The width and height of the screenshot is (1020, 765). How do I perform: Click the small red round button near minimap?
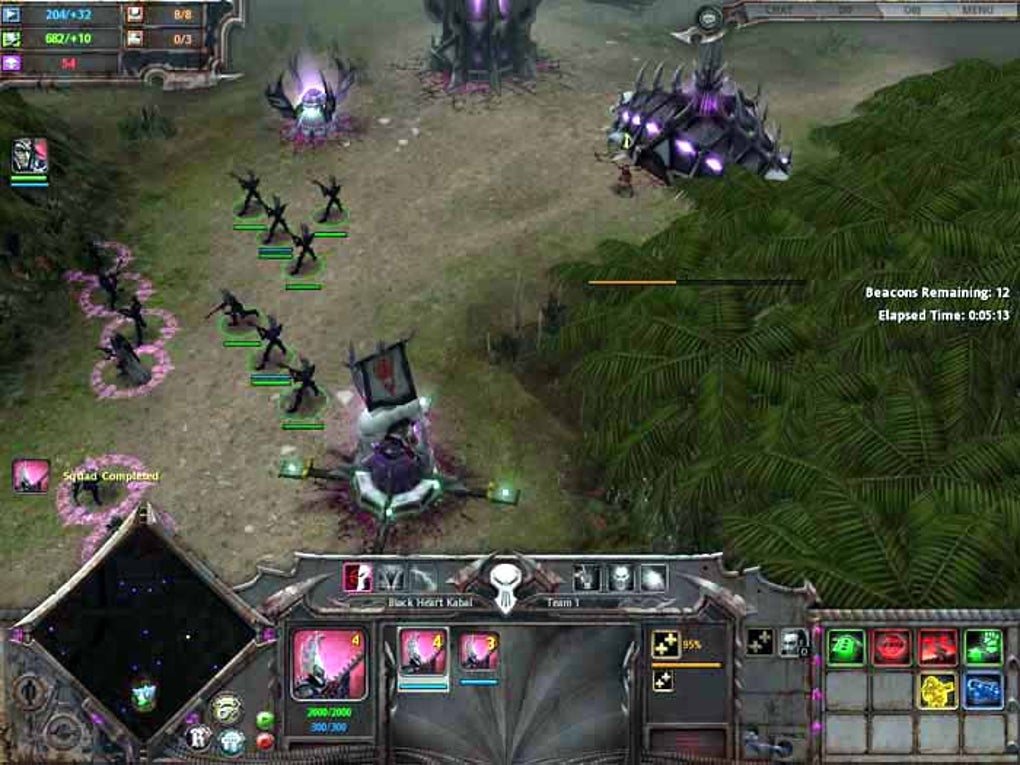265,741
